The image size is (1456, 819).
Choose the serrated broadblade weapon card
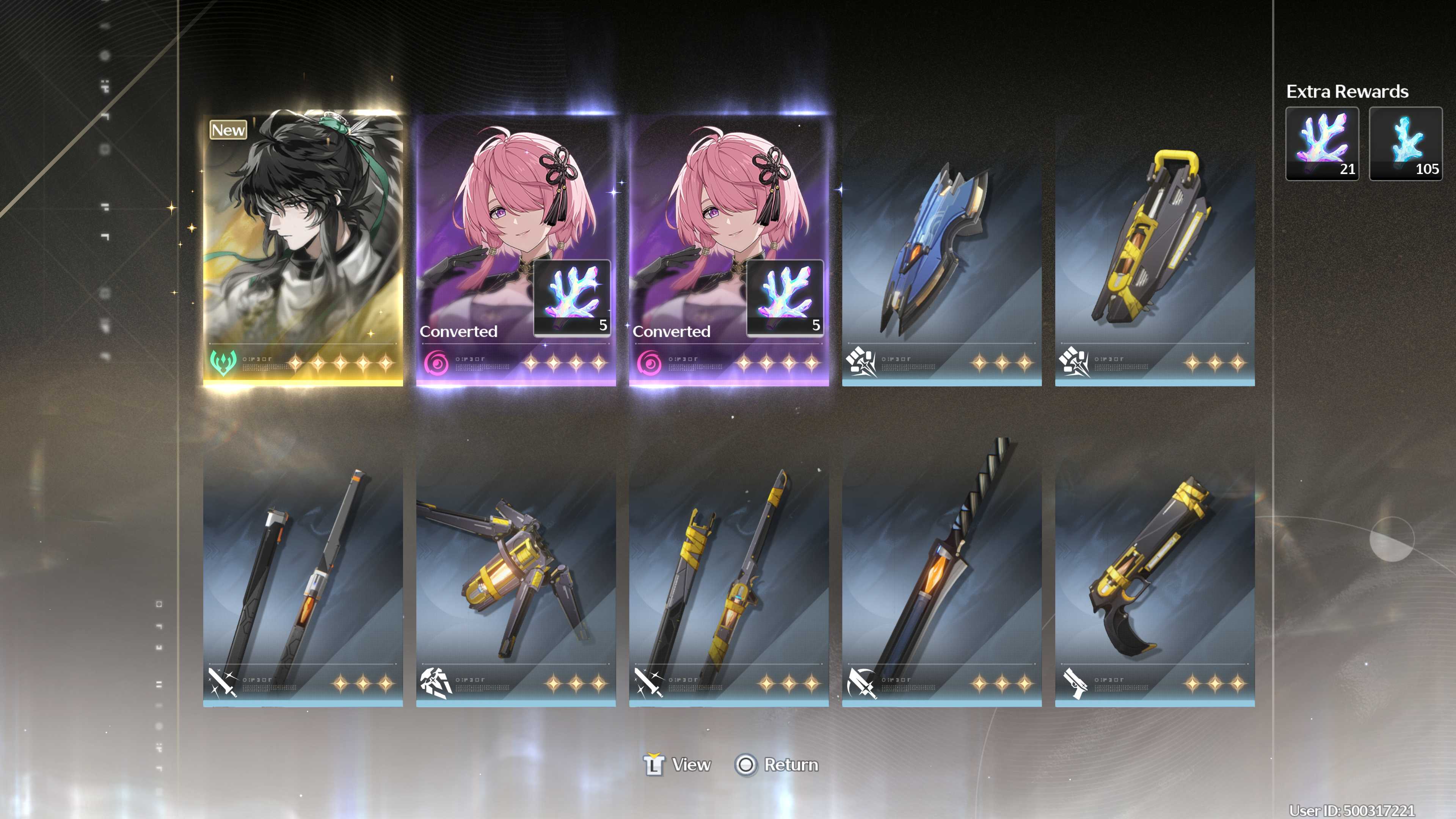pos(941,576)
